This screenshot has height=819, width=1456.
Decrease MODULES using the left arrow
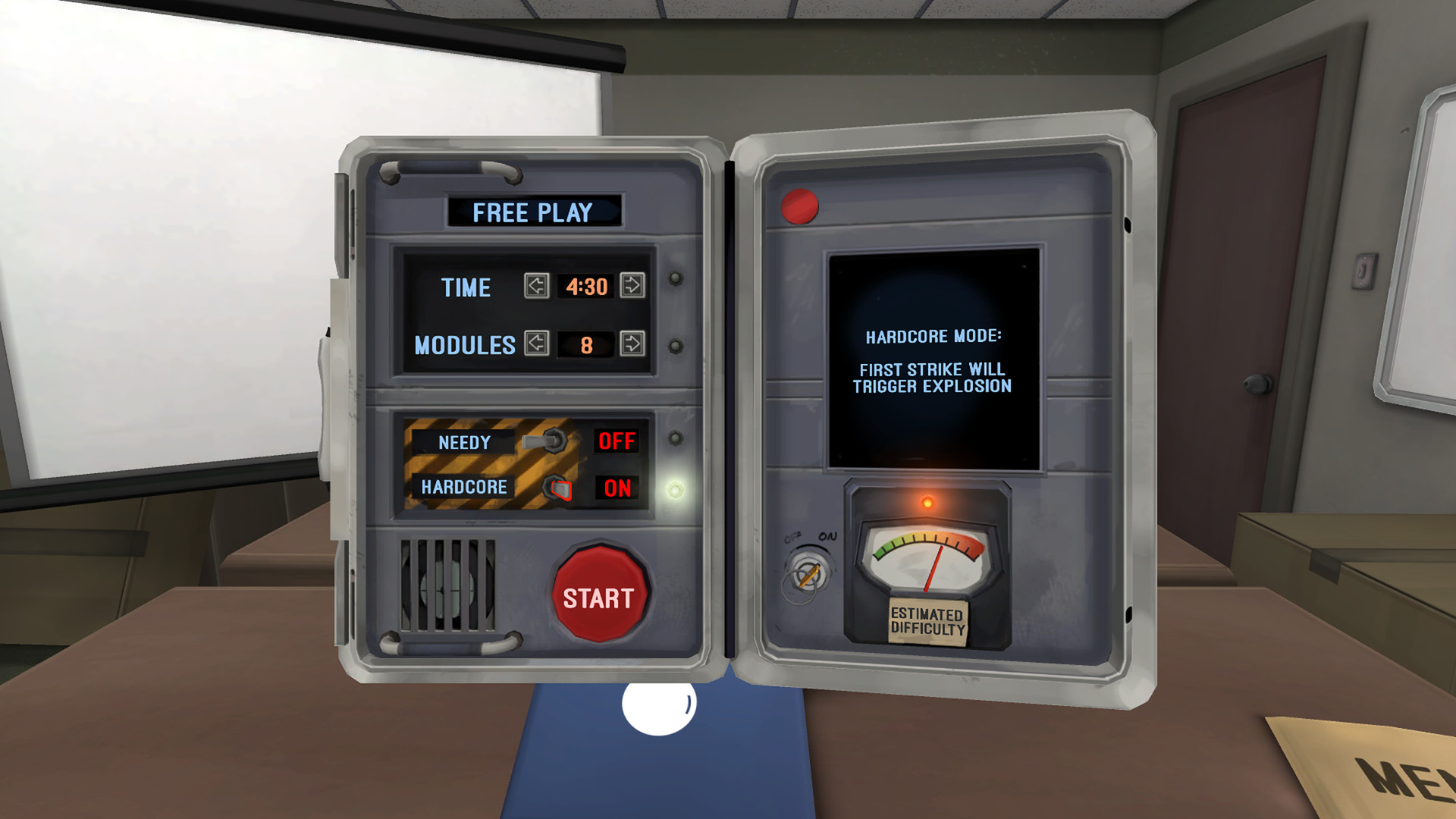point(535,345)
